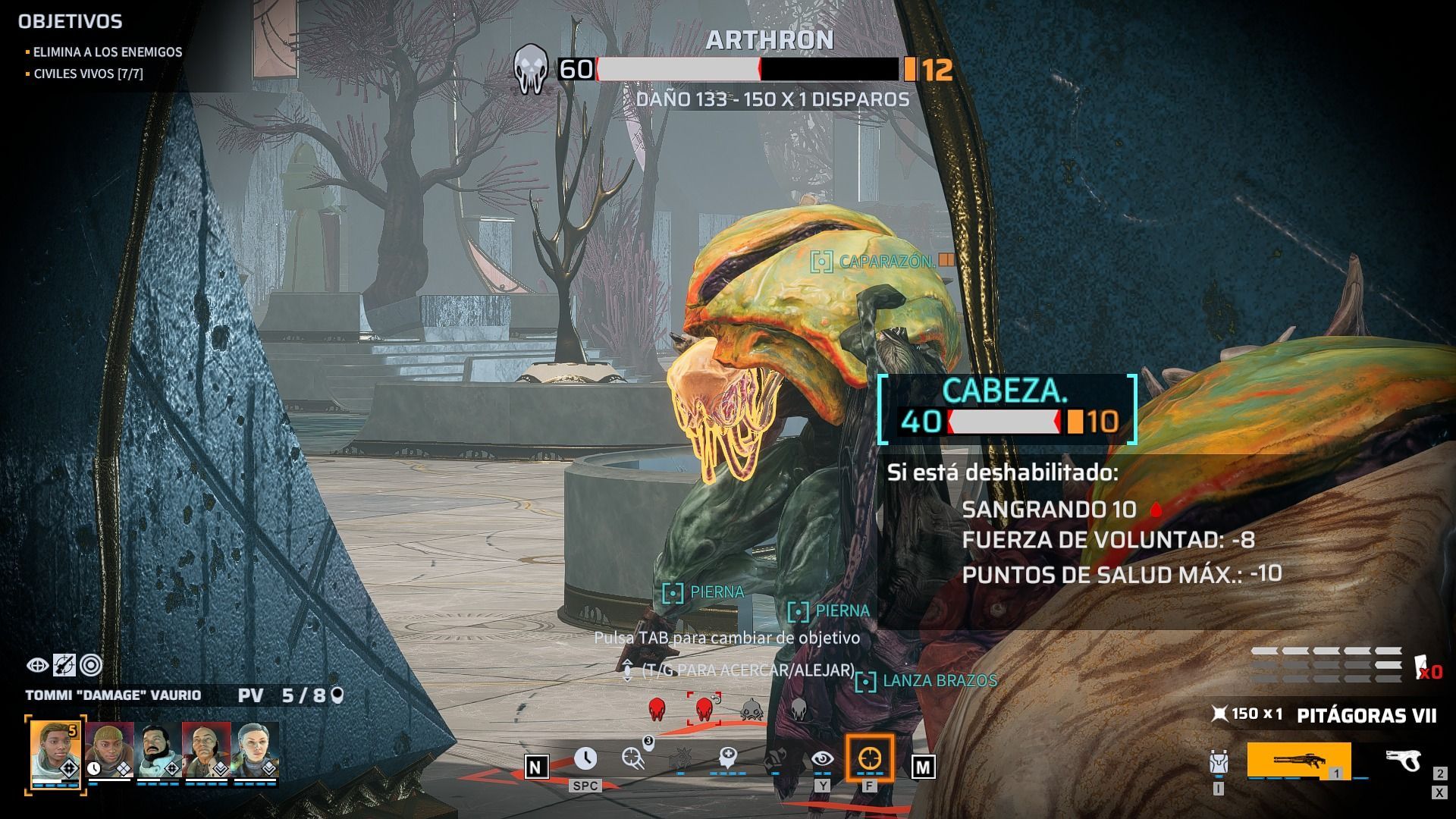Target the LANZA BRAZOS body part
Viewport: 1456px width, 819px height.
click(939, 681)
